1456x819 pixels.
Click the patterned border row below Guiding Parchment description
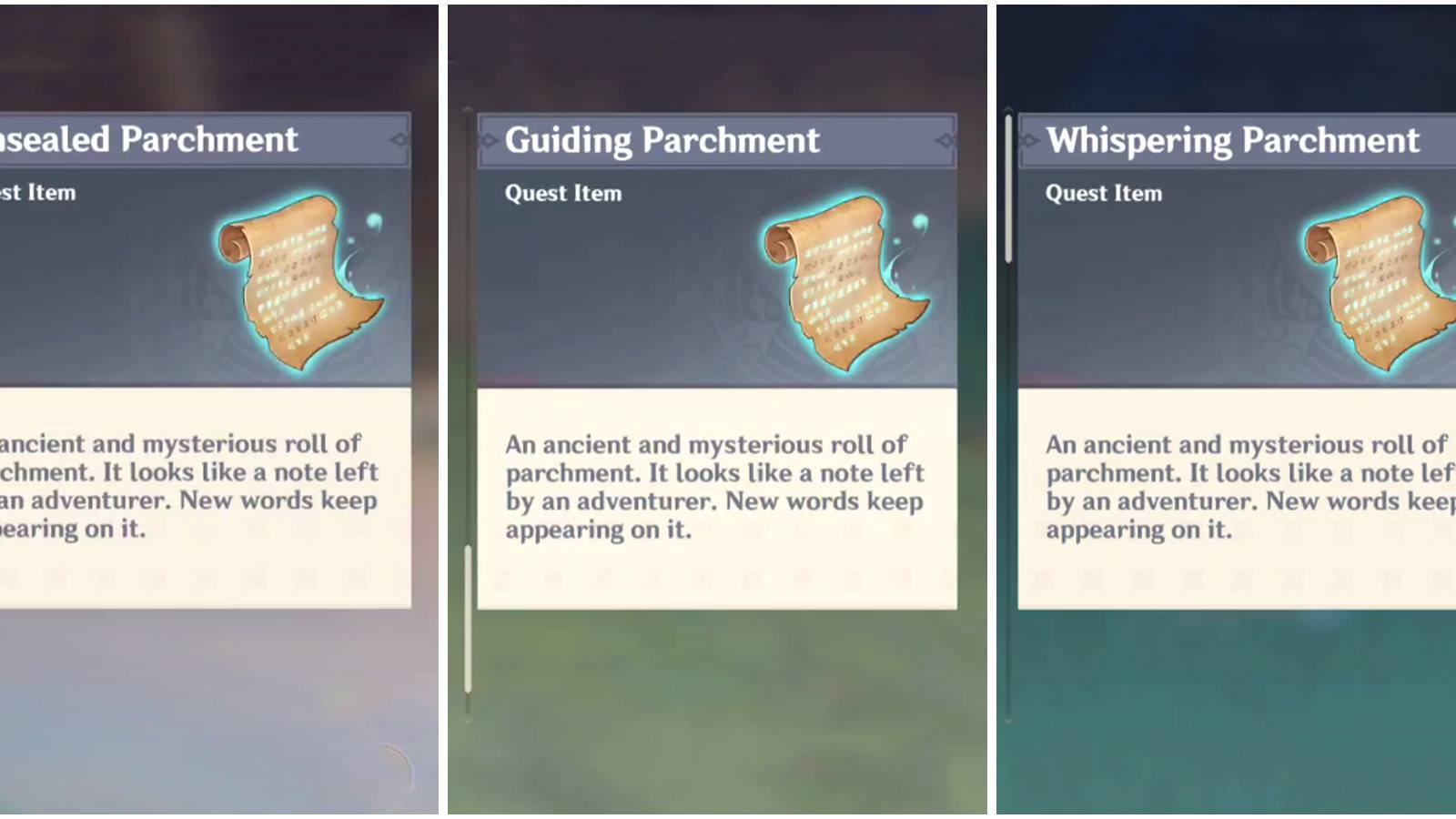(719, 578)
